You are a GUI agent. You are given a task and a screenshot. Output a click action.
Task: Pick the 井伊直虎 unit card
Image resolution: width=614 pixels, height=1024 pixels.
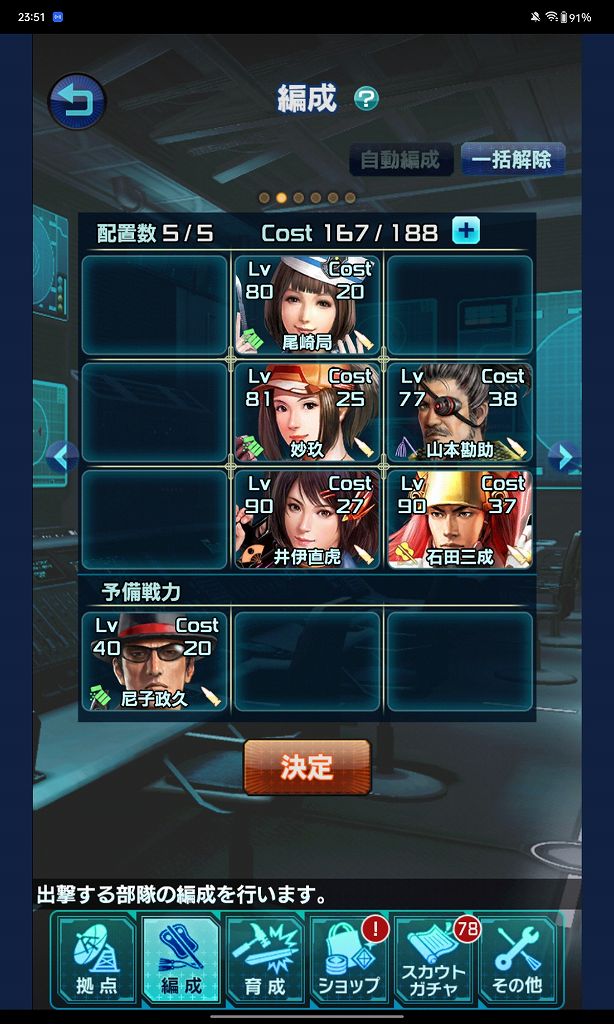307,519
